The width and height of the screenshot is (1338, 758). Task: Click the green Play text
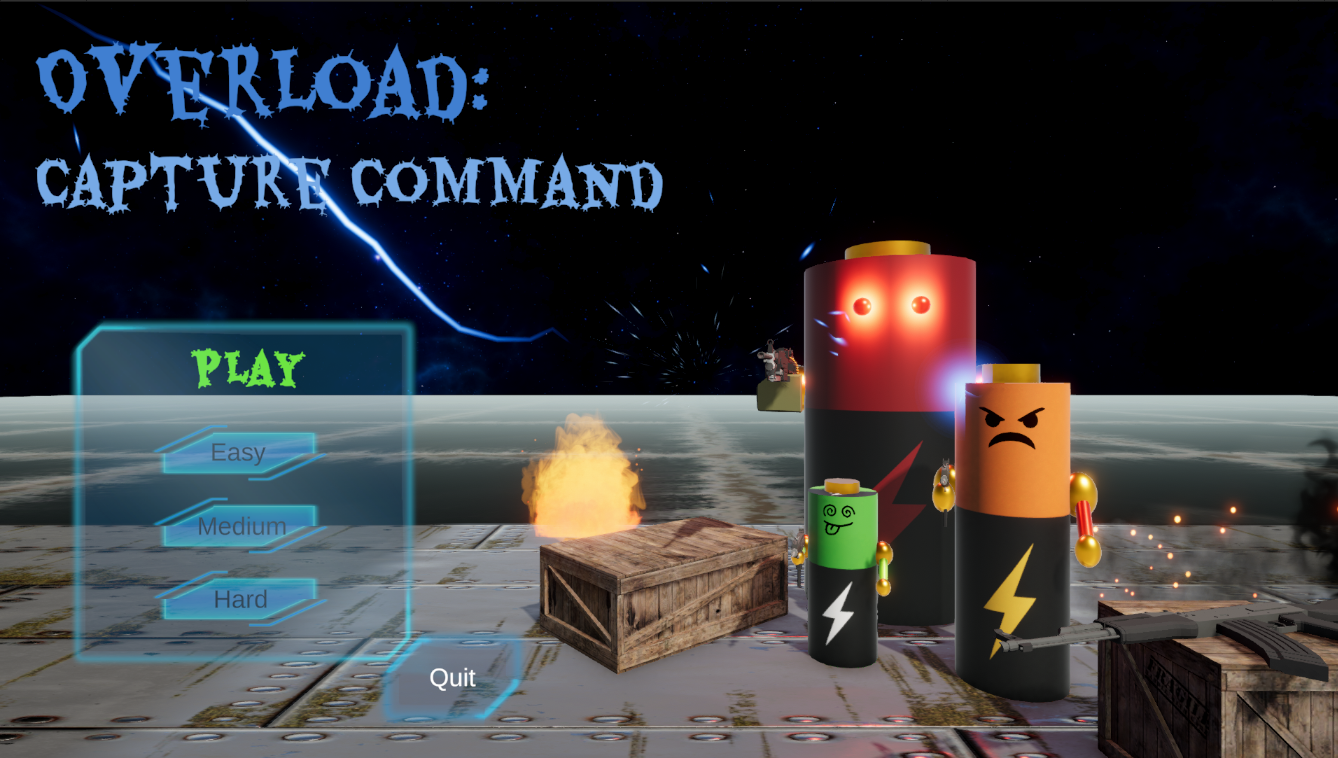243,366
